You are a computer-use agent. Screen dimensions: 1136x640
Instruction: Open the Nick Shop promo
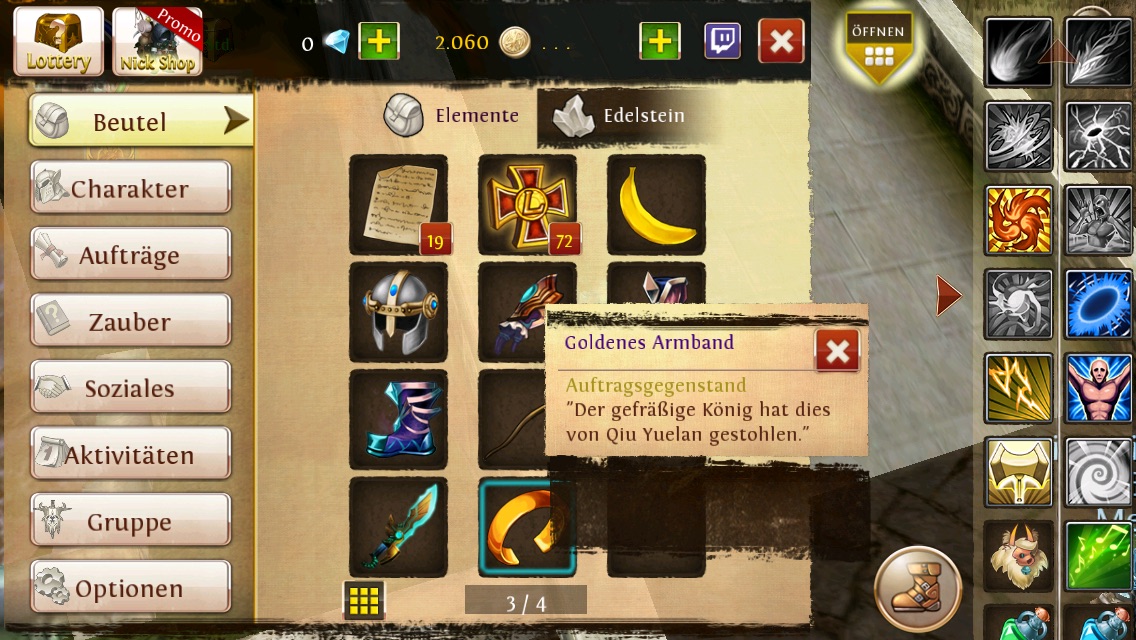point(157,42)
